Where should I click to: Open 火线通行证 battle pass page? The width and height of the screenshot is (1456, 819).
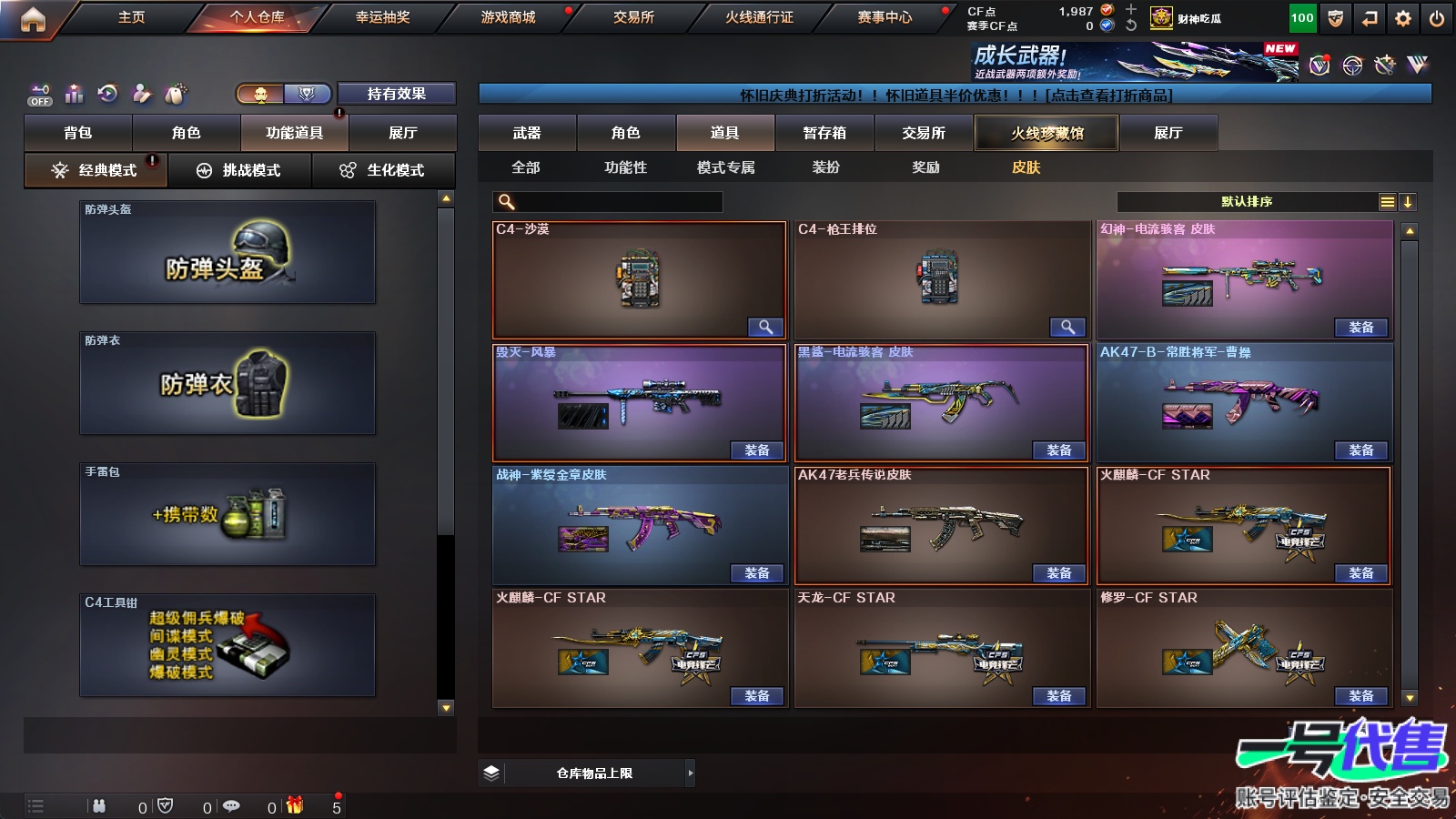coord(759,17)
